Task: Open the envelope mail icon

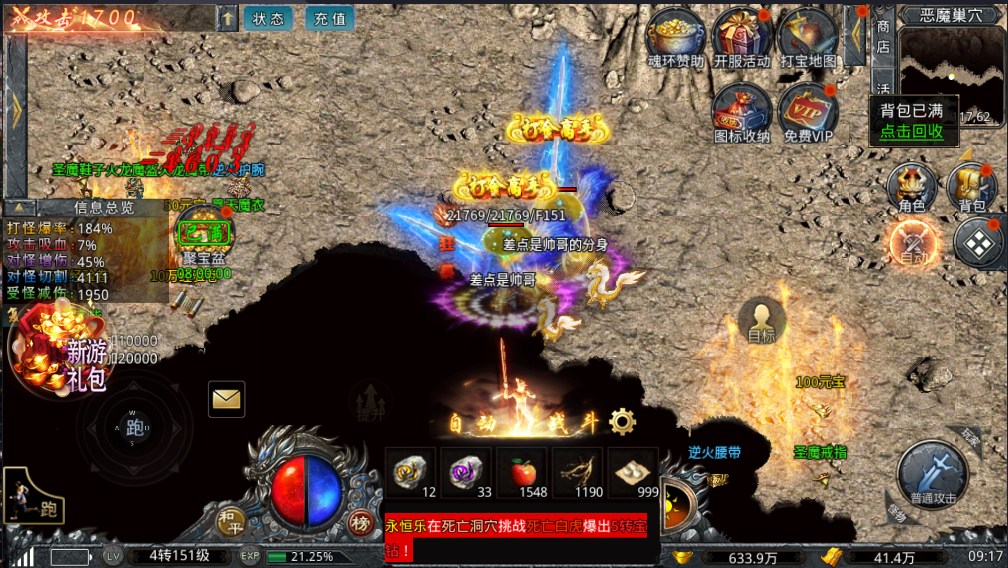Action: click(227, 400)
